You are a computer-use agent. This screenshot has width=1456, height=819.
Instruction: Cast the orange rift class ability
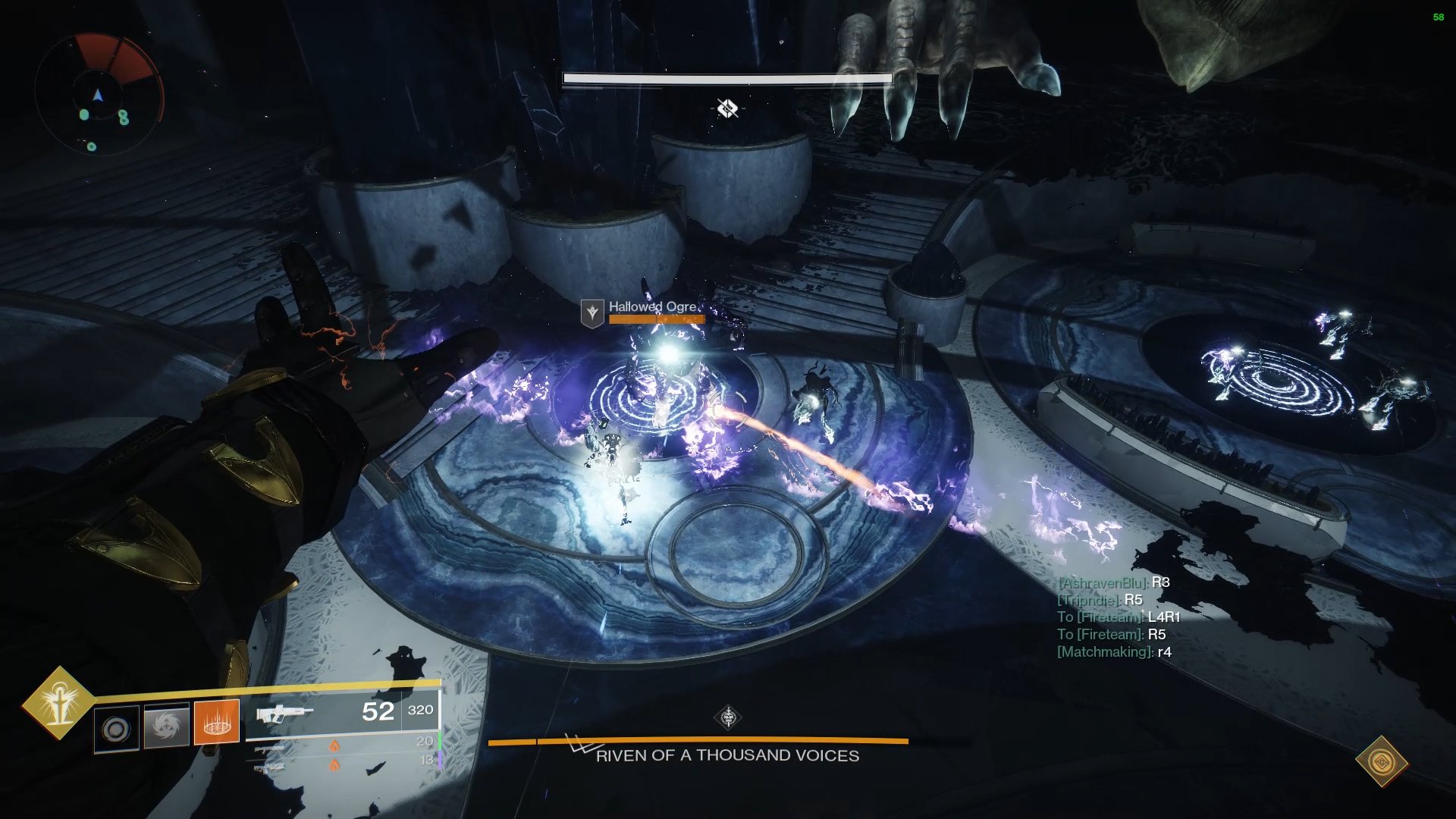[x=217, y=723]
